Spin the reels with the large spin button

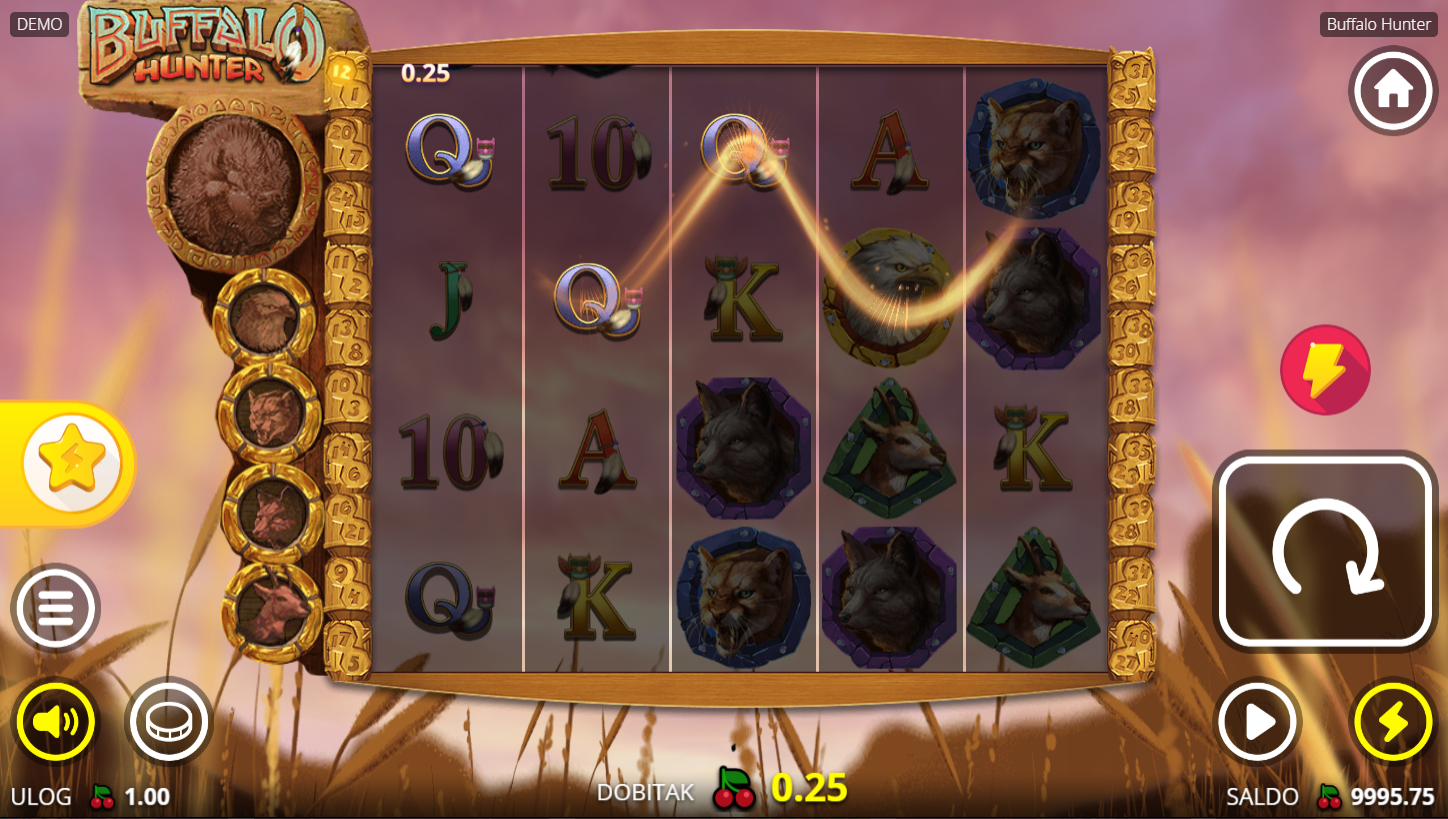click(x=1325, y=550)
